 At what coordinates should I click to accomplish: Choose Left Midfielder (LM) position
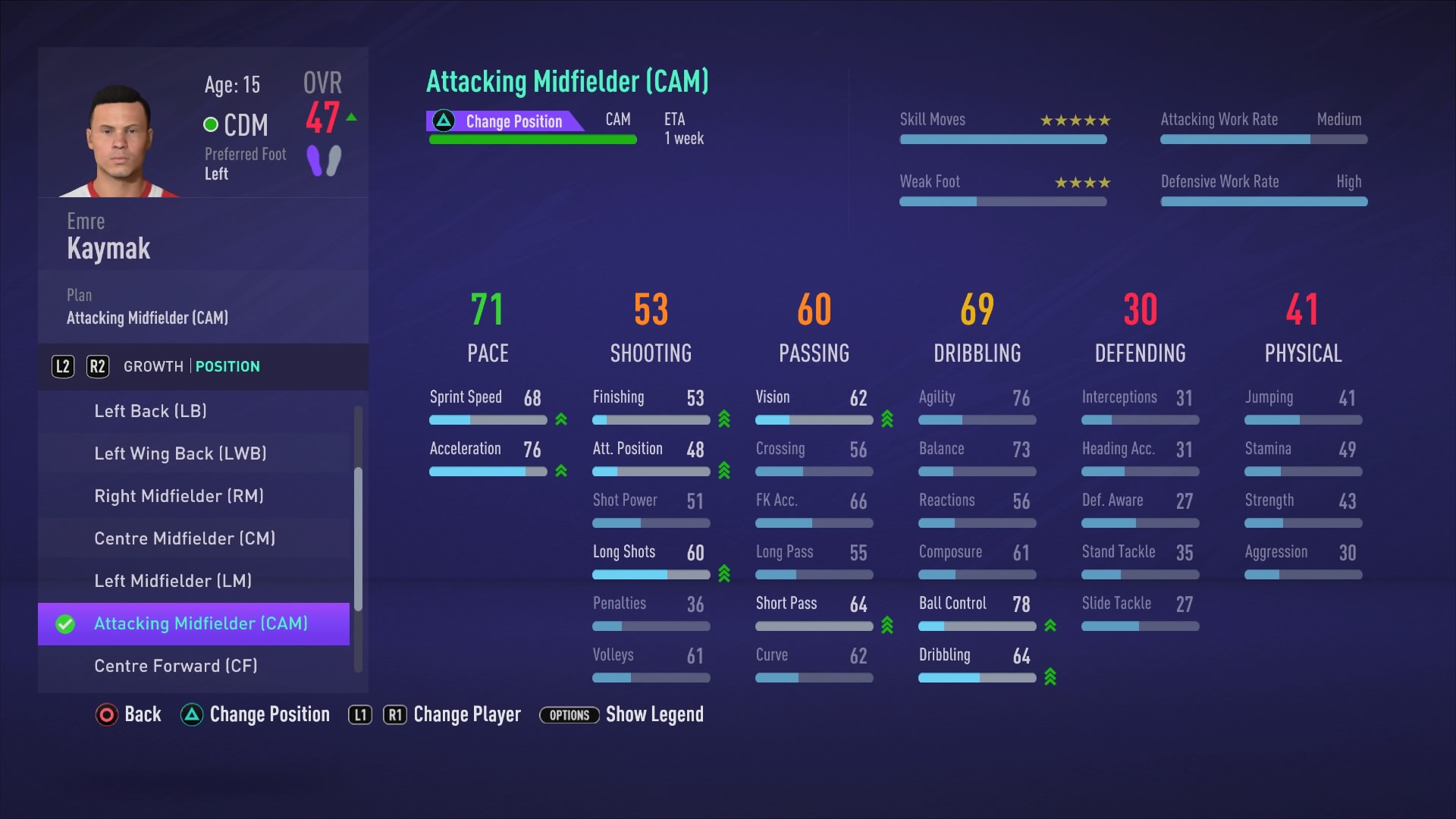click(173, 581)
